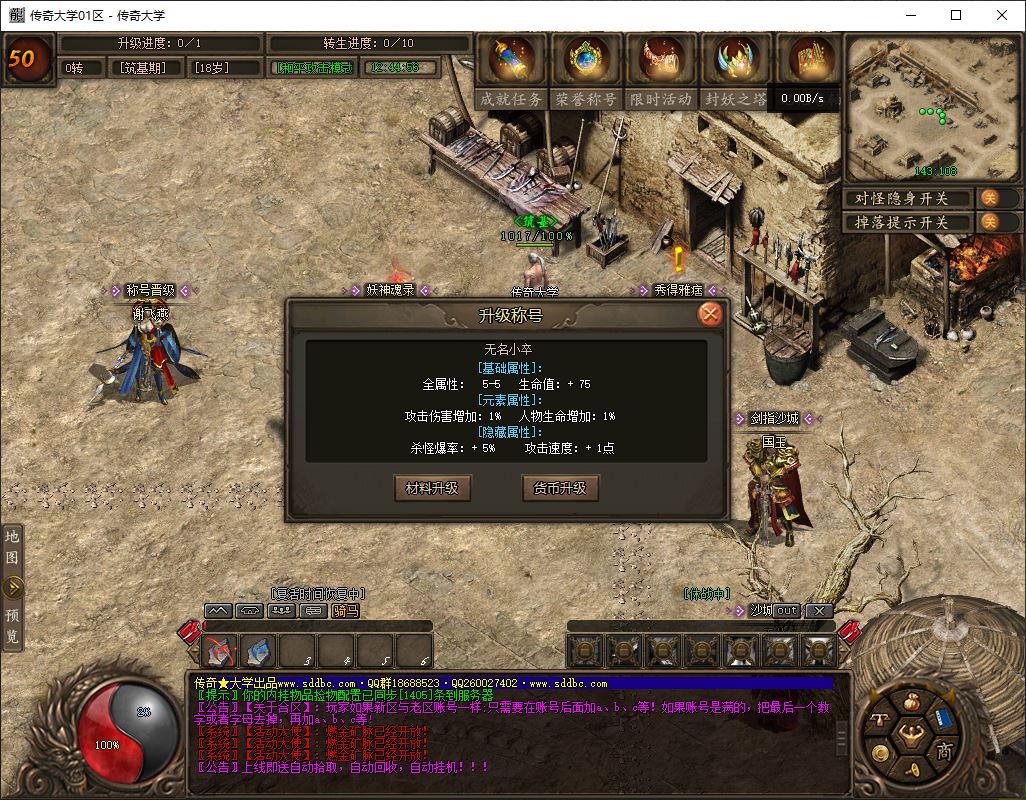Open the 封妖之塔 demon tower icon

tap(735, 69)
